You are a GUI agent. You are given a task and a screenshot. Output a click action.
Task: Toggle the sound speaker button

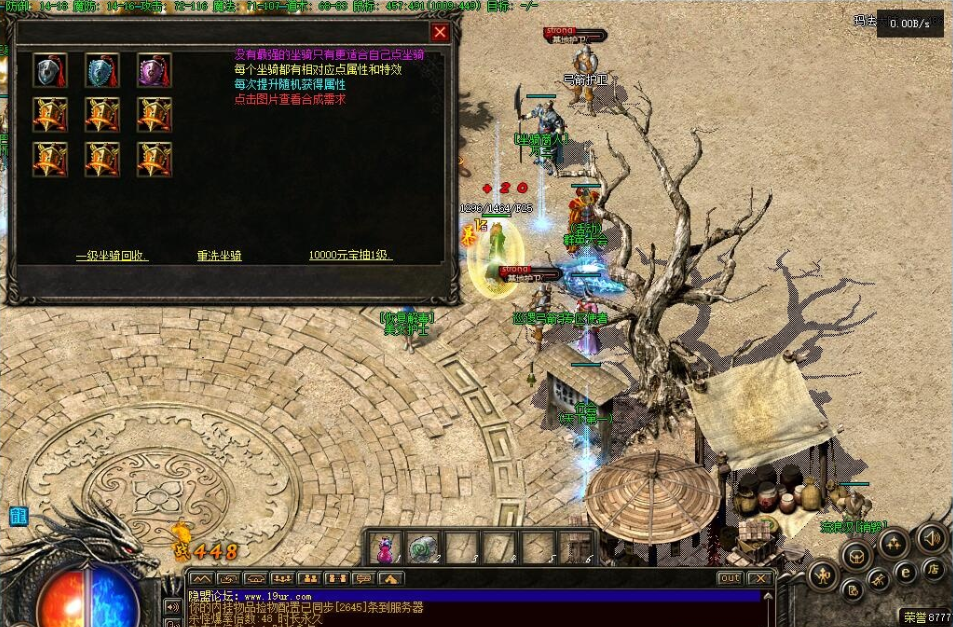click(x=931, y=538)
